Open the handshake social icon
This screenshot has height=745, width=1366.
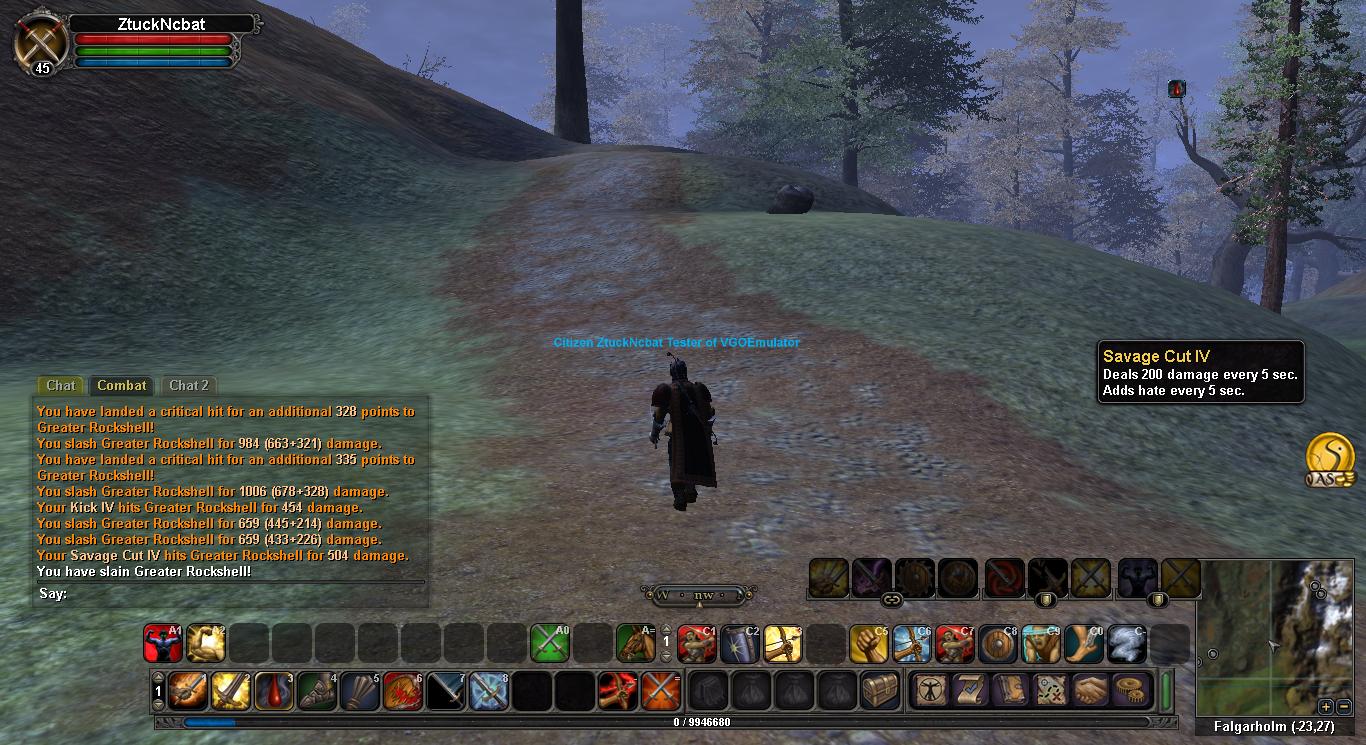(x=1090, y=691)
